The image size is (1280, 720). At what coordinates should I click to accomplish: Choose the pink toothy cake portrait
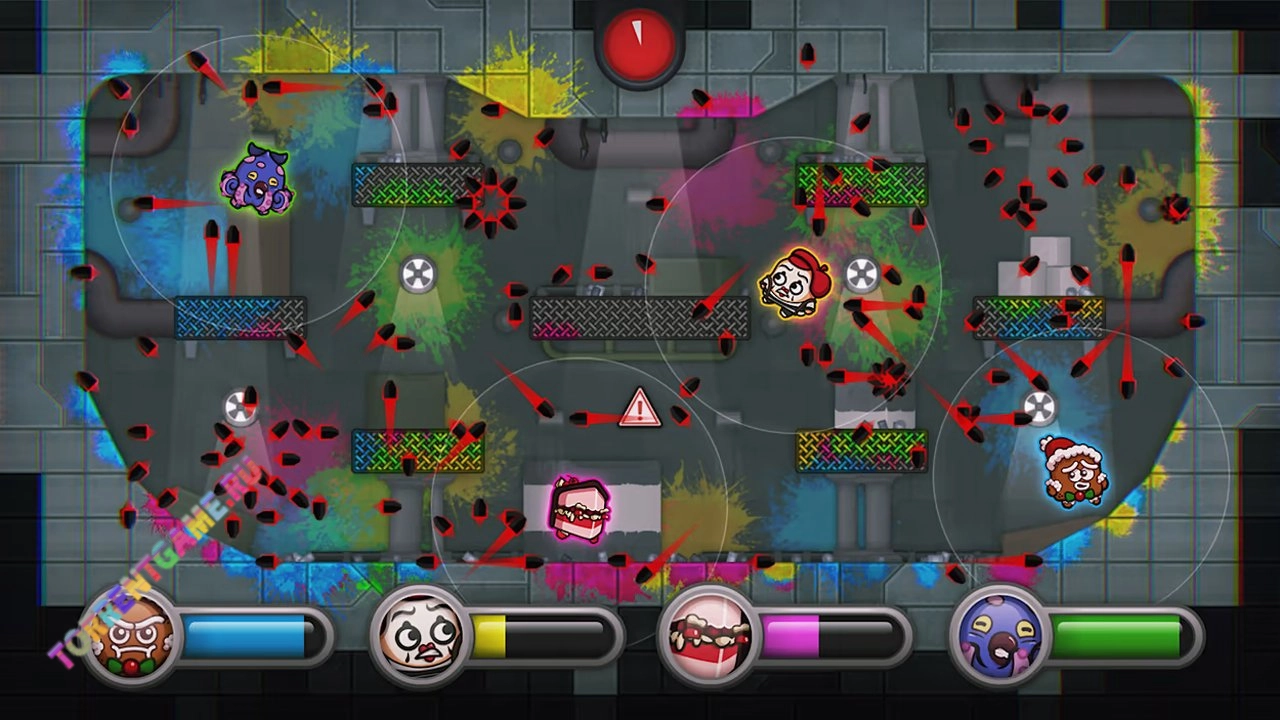coord(709,635)
